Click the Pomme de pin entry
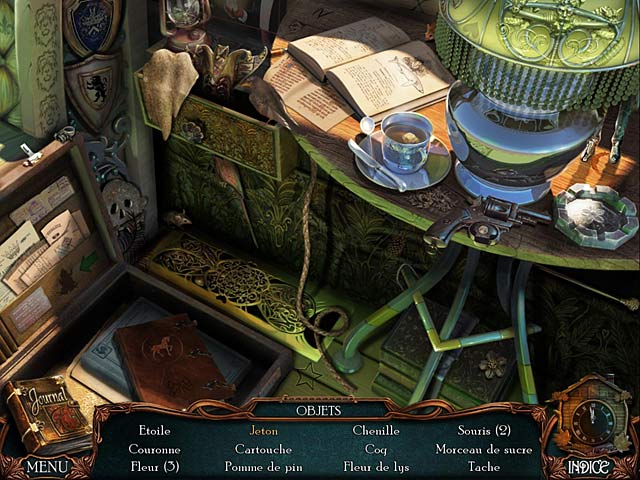The image size is (640, 480). (264, 467)
